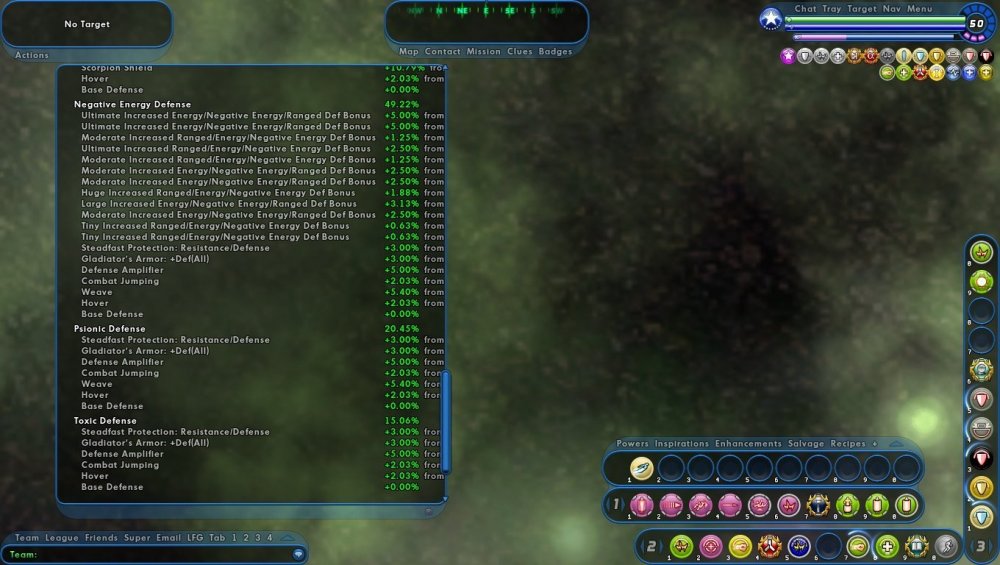This screenshot has width=1000, height=565.
Task: Toggle the Nav window
Action: (892, 9)
